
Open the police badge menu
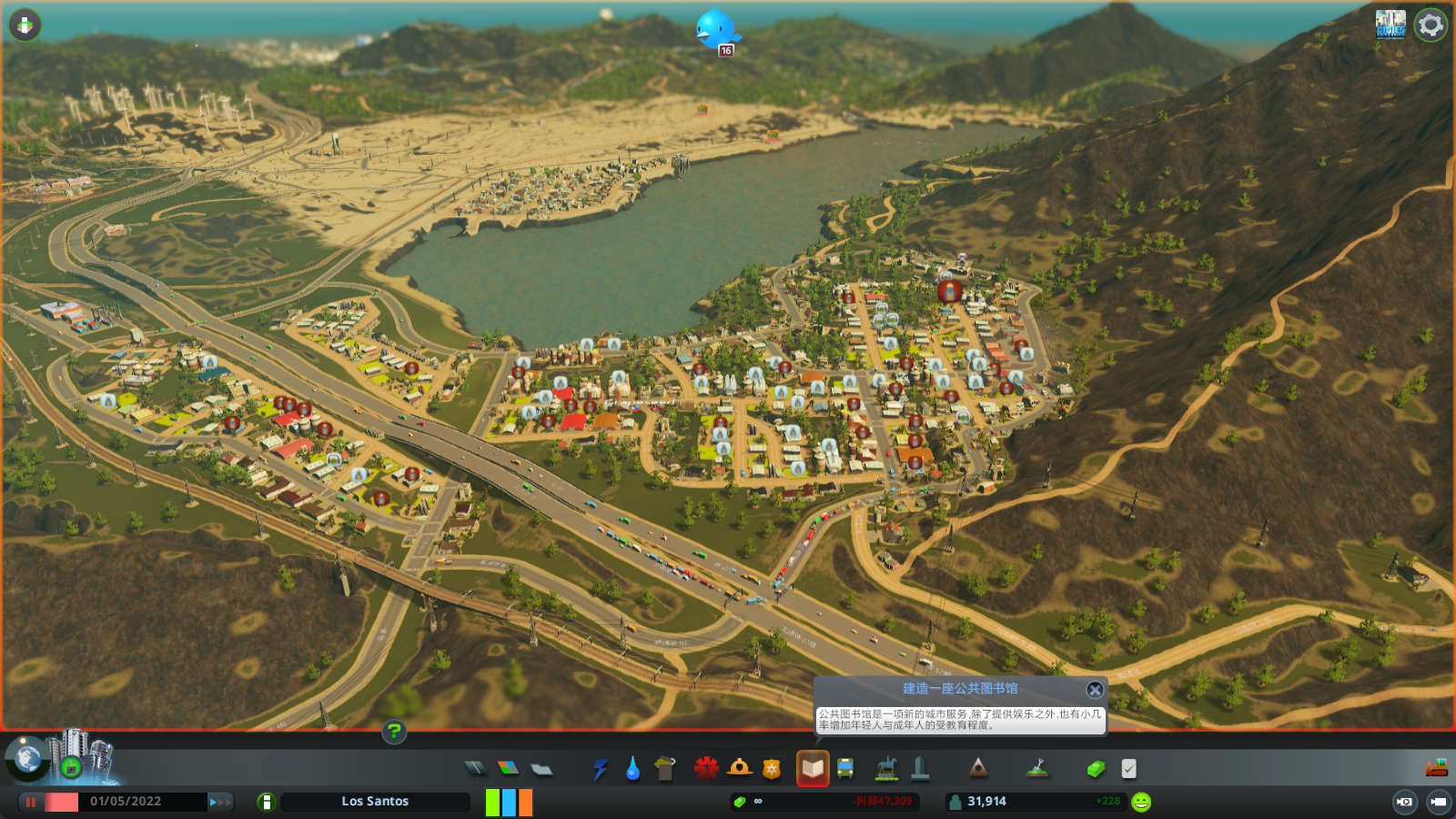[772, 770]
